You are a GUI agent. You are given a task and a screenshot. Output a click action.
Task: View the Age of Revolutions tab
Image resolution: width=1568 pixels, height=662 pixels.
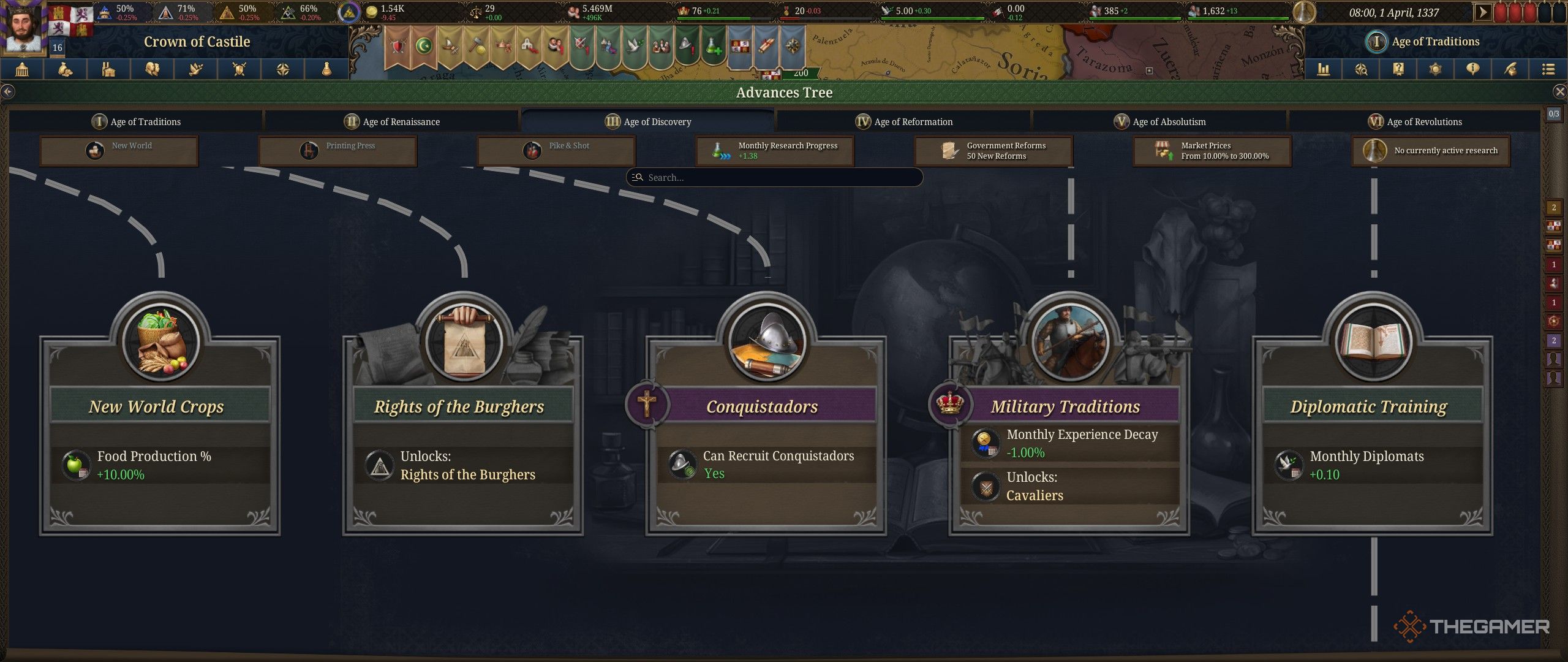click(1415, 121)
